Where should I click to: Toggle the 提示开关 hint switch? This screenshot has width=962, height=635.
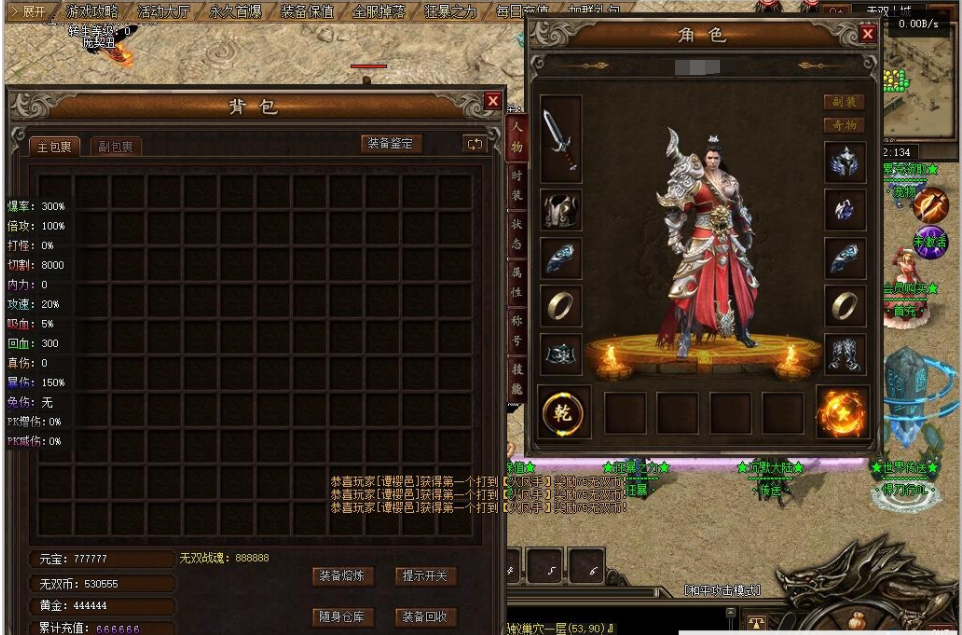click(427, 576)
